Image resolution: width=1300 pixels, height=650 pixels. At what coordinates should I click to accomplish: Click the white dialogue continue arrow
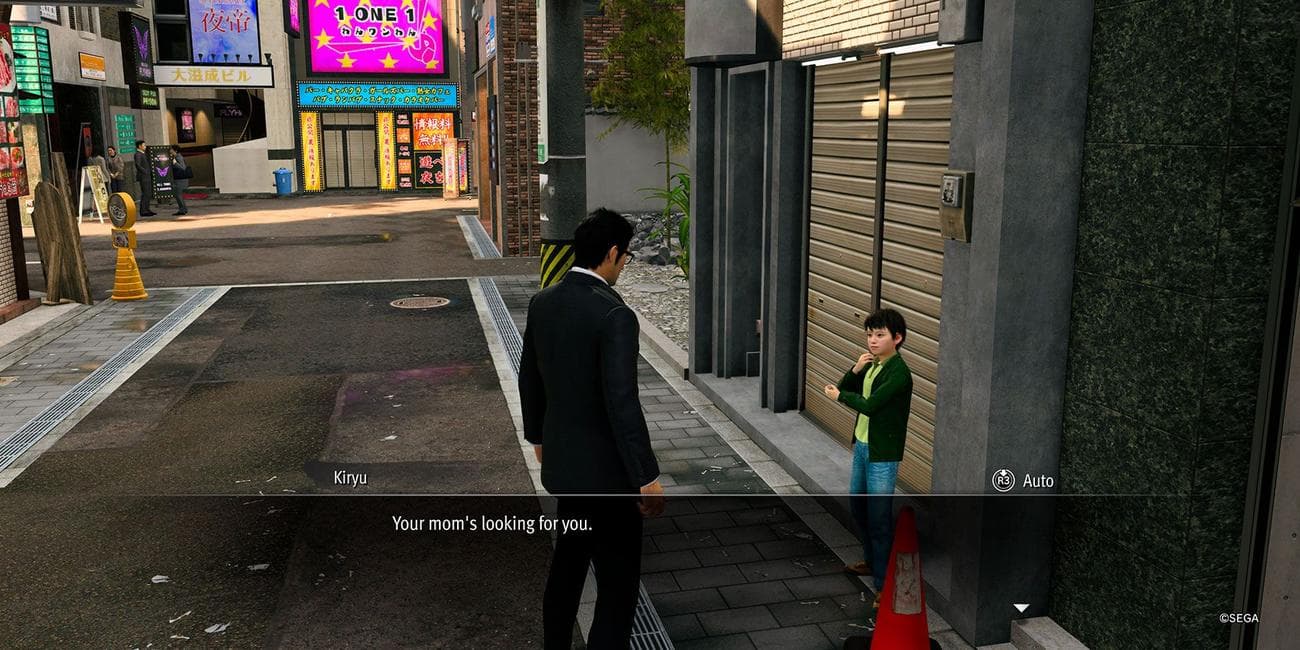(x=1020, y=607)
